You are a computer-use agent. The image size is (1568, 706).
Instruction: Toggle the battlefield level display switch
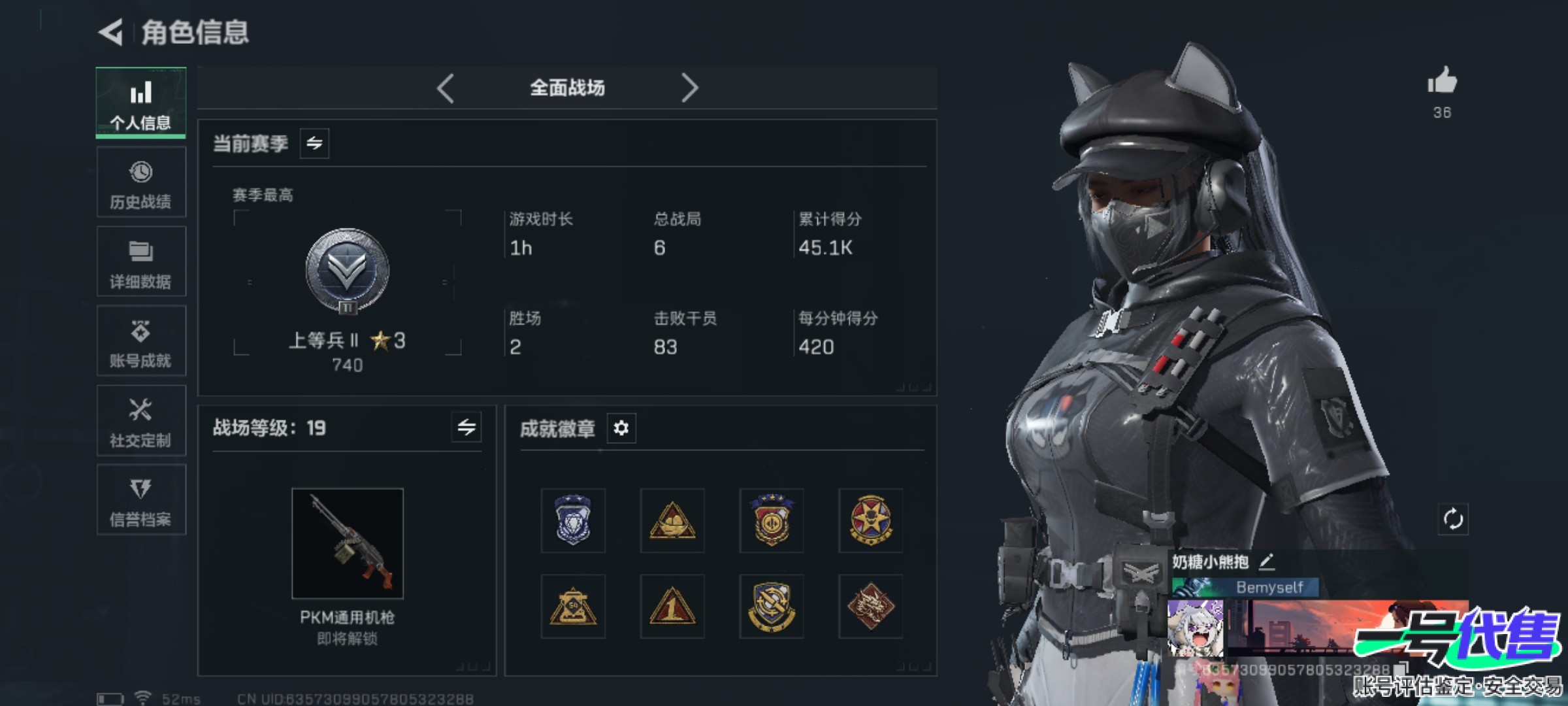point(467,428)
